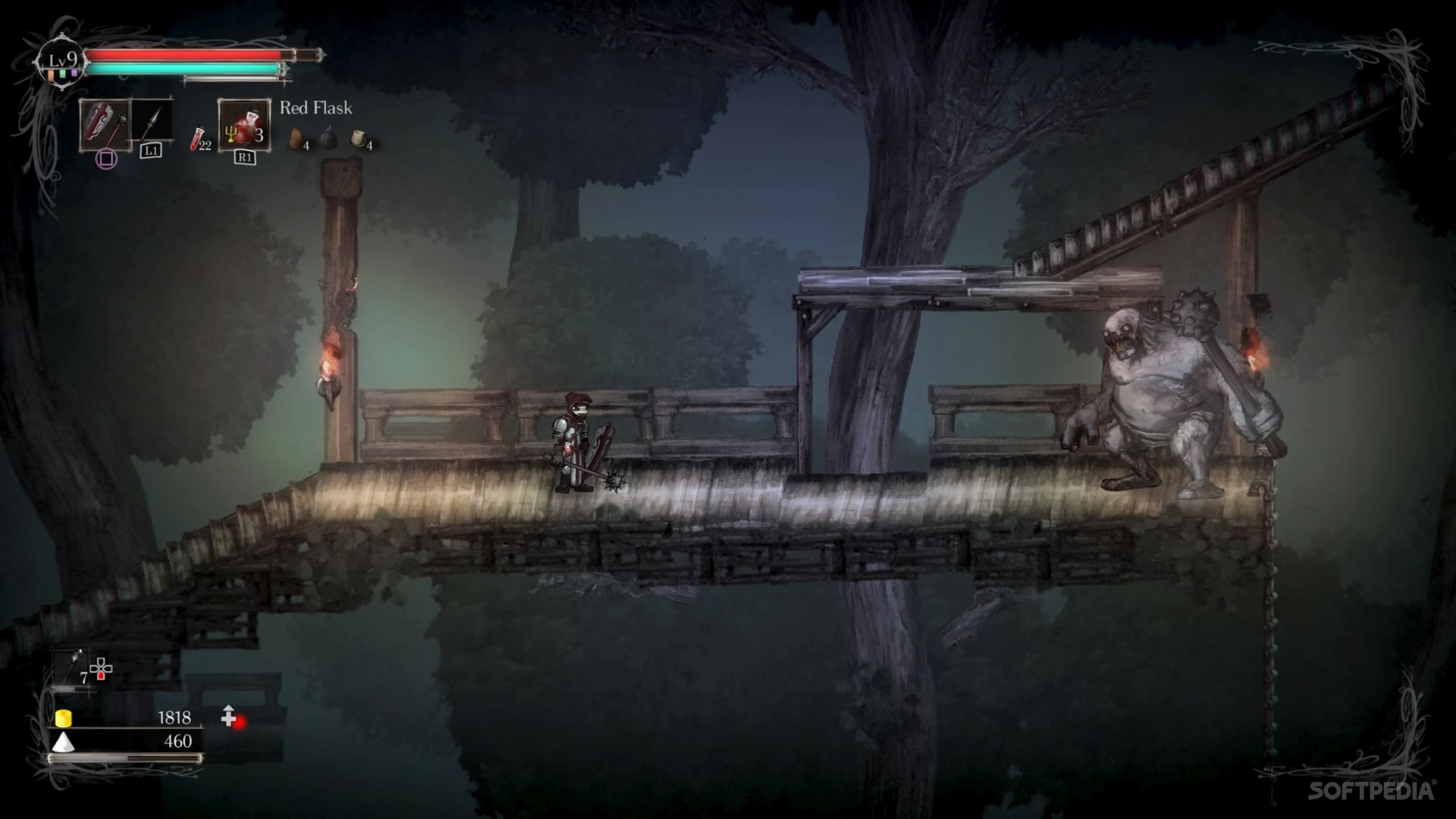1456x819 pixels.
Task: Click the gold coin stack icon
Action: pos(64,717)
